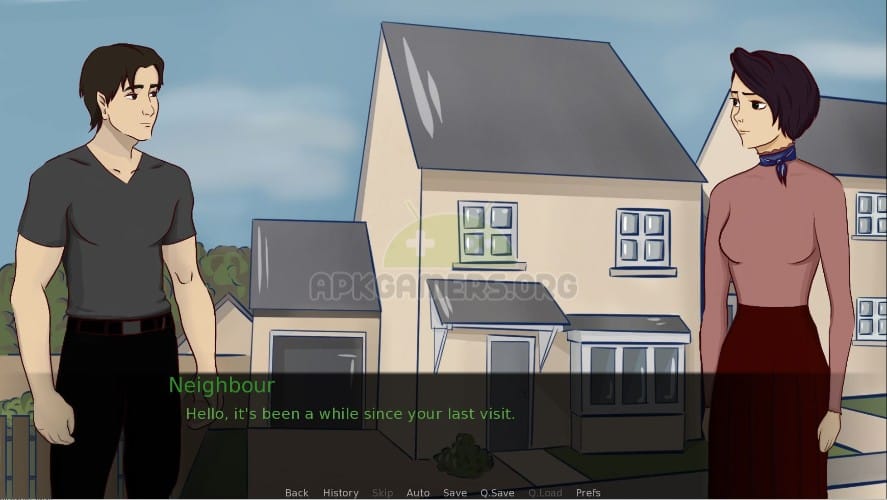Open the Prefs settings menu

tap(588, 493)
